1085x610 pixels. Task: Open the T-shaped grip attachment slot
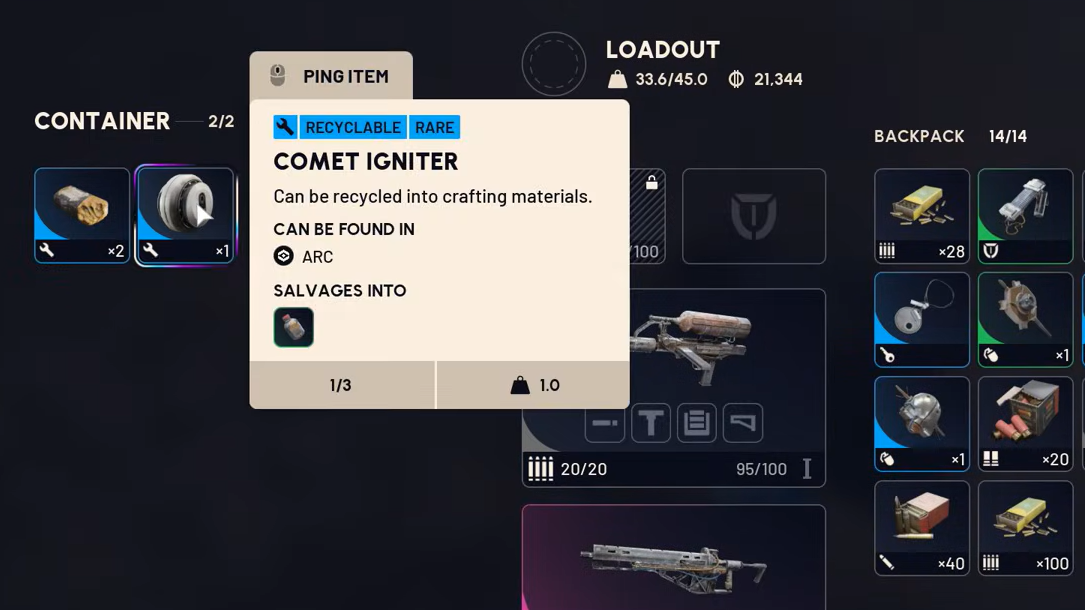tap(651, 423)
